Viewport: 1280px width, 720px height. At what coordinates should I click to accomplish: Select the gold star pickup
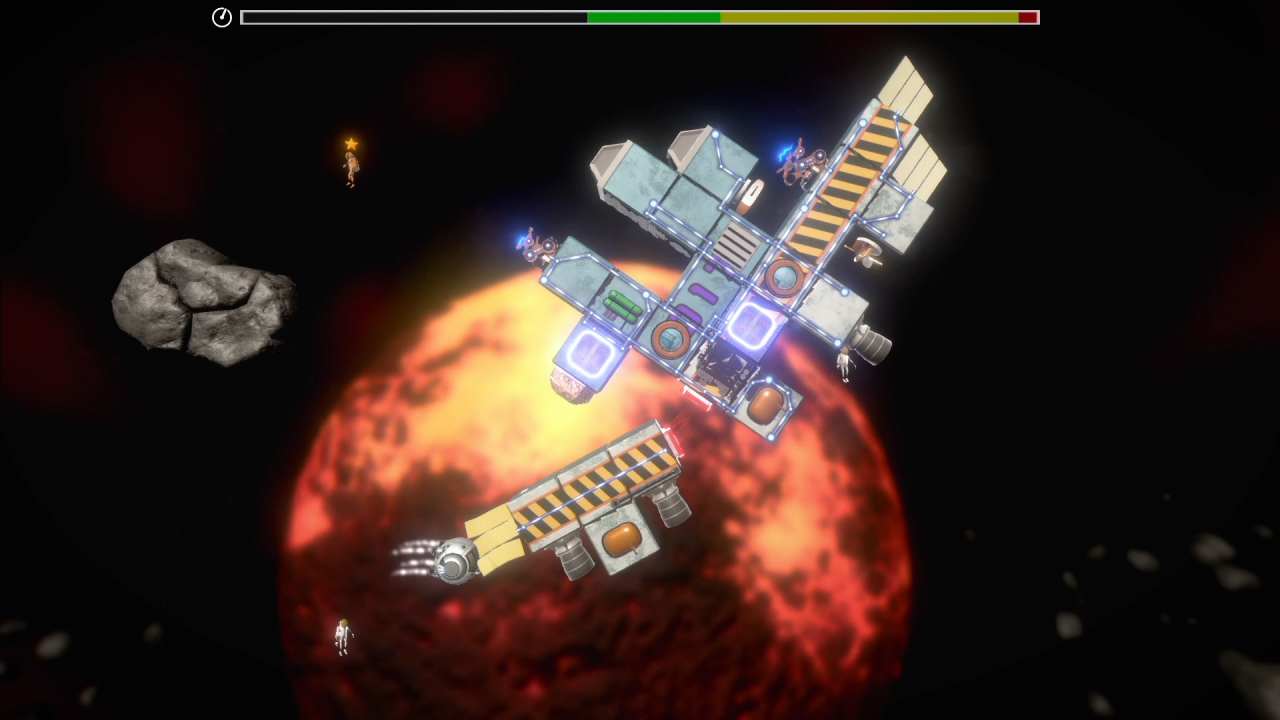point(352,143)
